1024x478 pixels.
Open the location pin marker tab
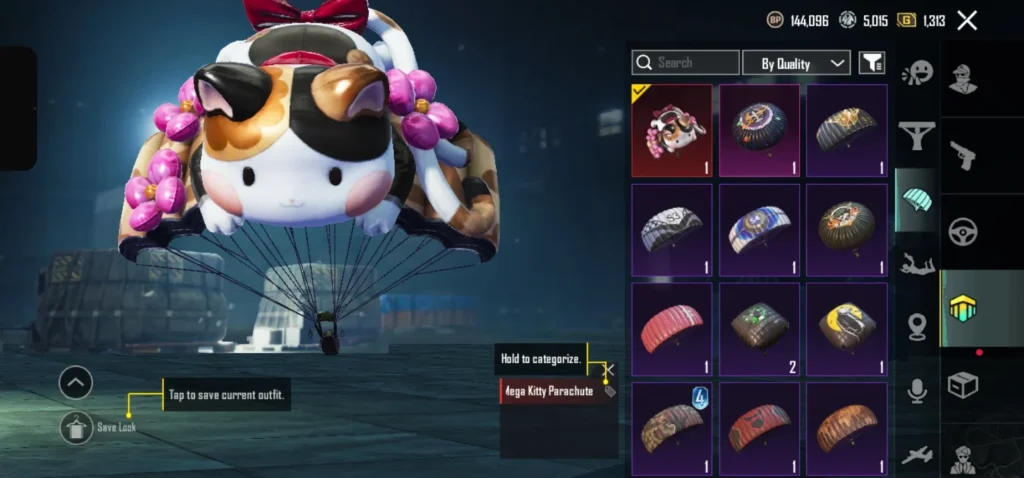coord(916,328)
